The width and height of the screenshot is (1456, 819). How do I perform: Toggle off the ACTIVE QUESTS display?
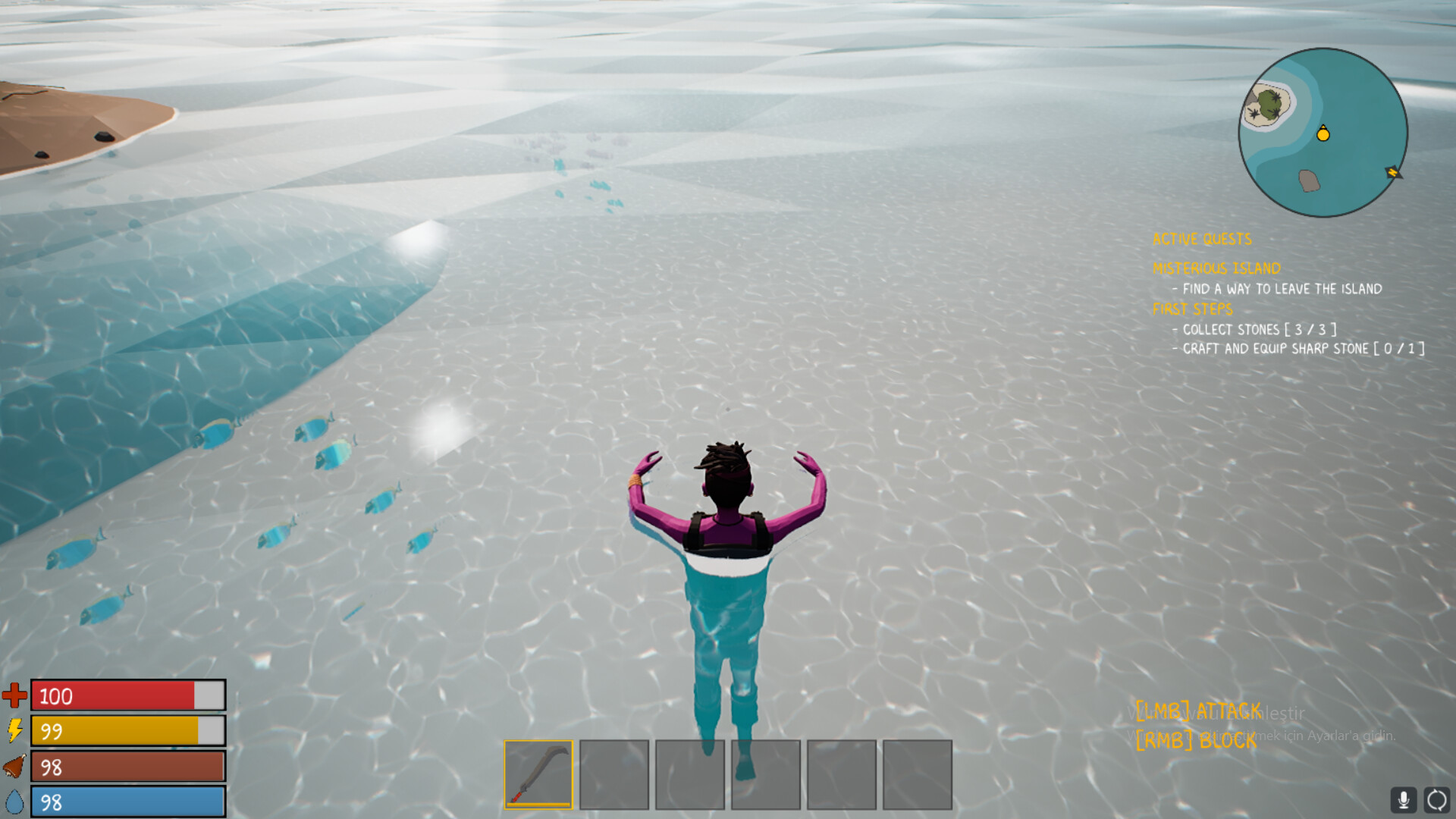click(1201, 239)
